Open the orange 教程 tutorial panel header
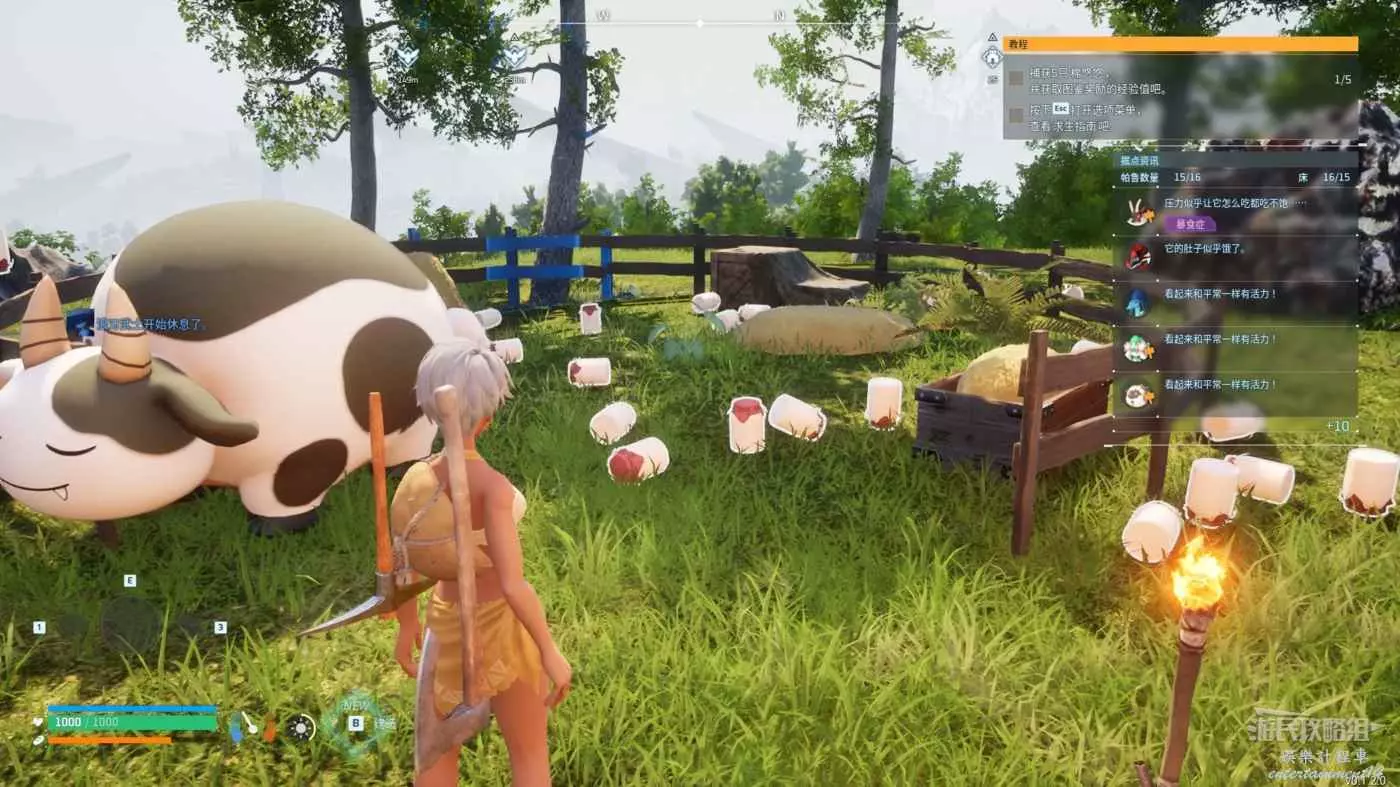The width and height of the screenshot is (1400, 787). [x=1180, y=44]
